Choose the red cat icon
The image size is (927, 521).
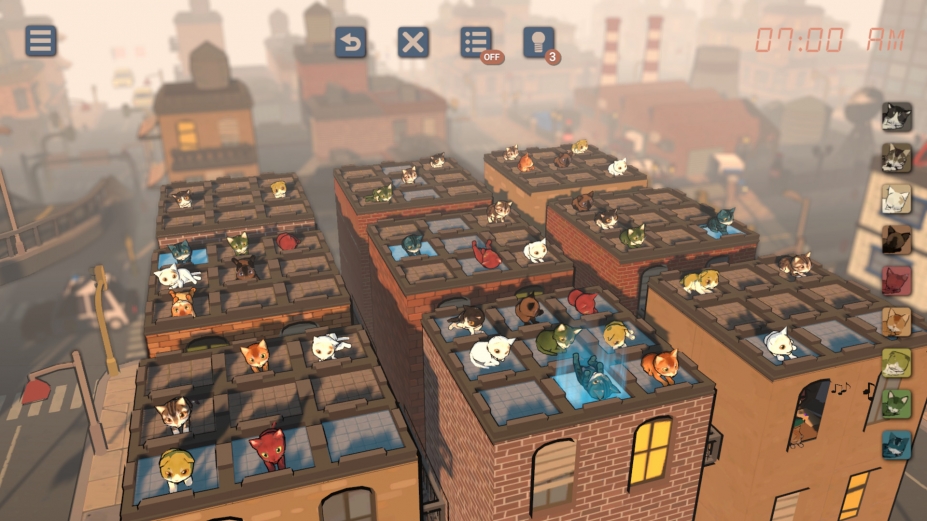pyautogui.click(x=896, y=281)
